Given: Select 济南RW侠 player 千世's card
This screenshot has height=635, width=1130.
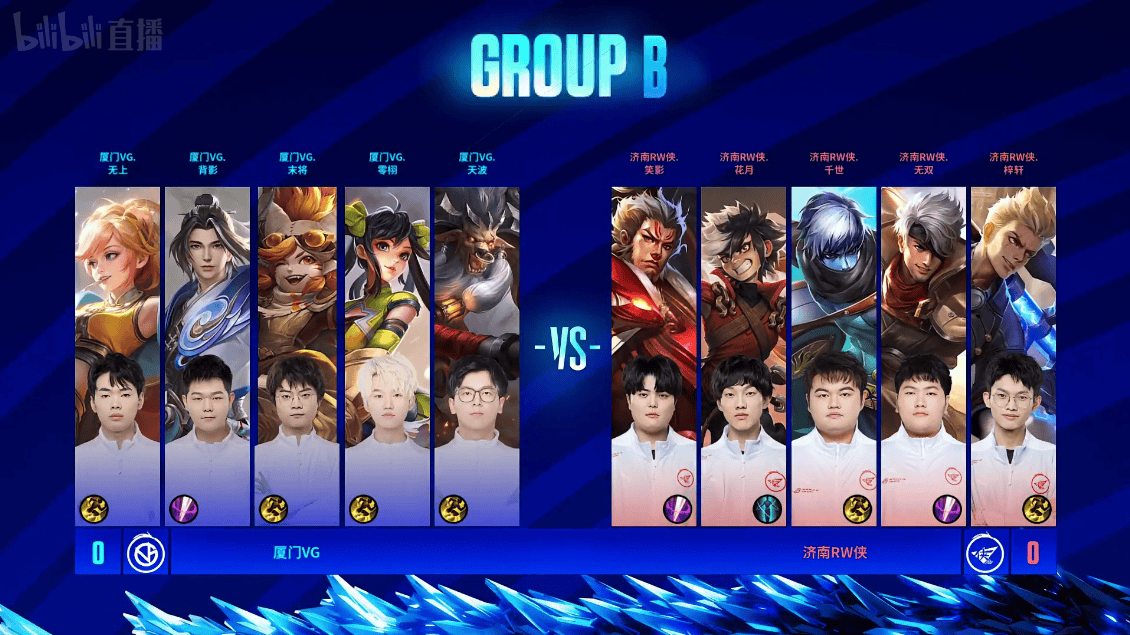Looking at the screenshot, I should pyautogui.click(x=834, y=355).
